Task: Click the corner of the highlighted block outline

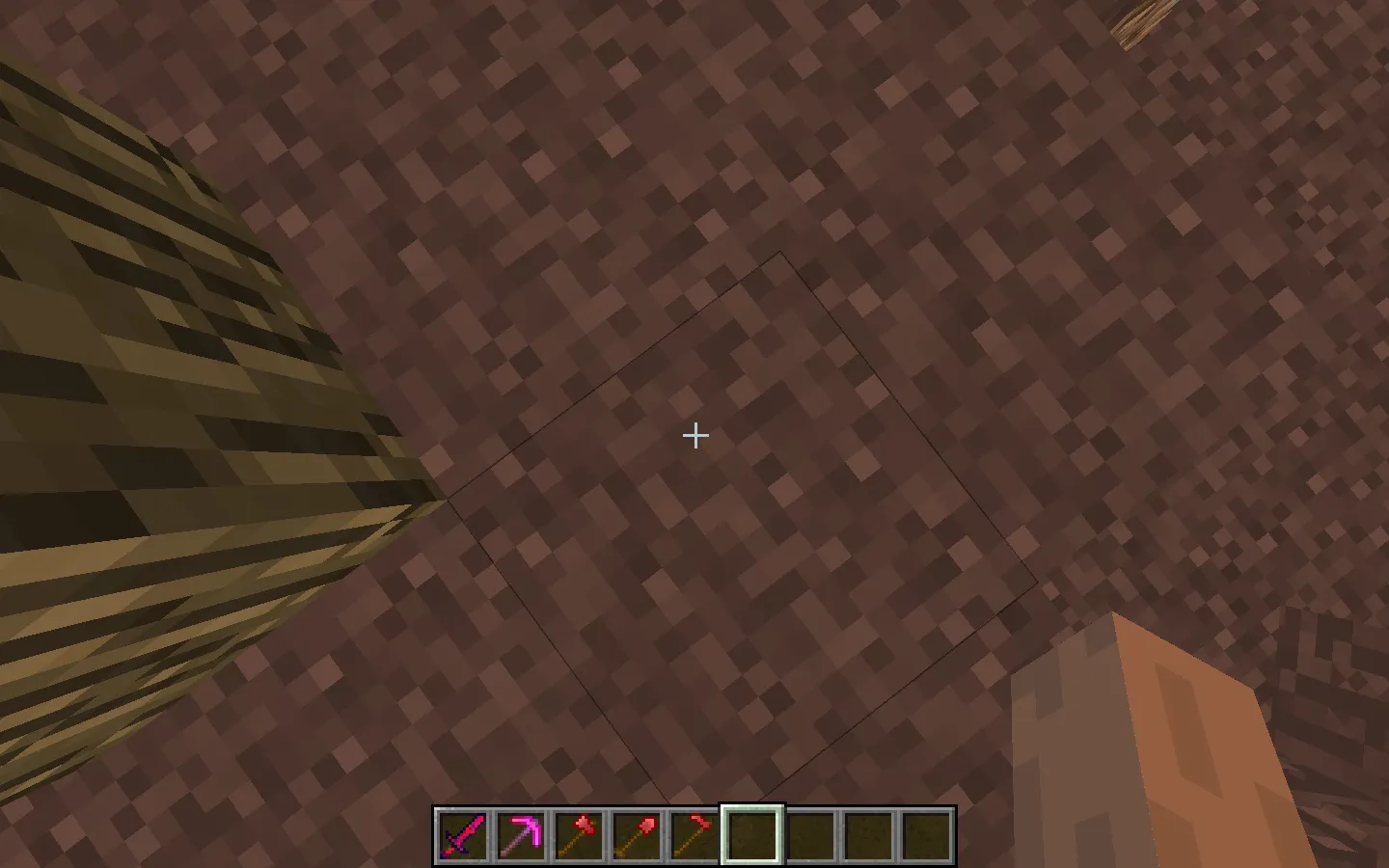Action: pyautogui.click(x=779, y=253)
